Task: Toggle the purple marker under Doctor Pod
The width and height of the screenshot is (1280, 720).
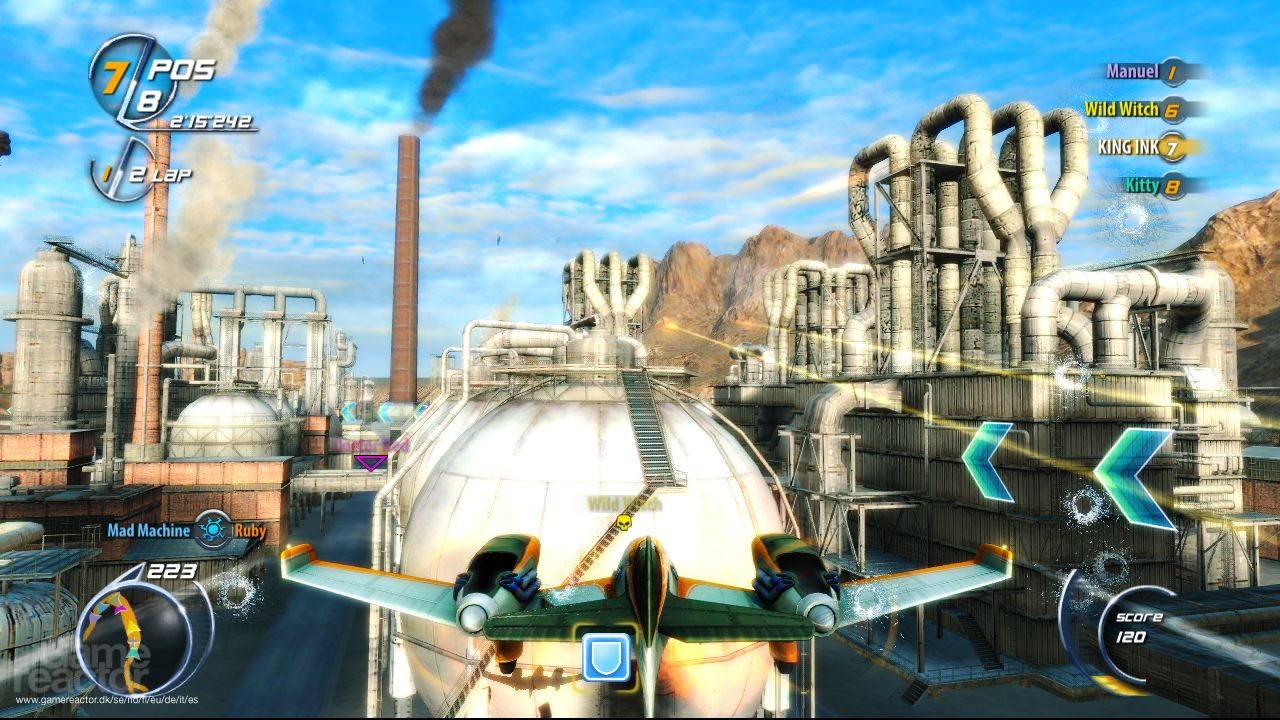Action: coord(369,462)
